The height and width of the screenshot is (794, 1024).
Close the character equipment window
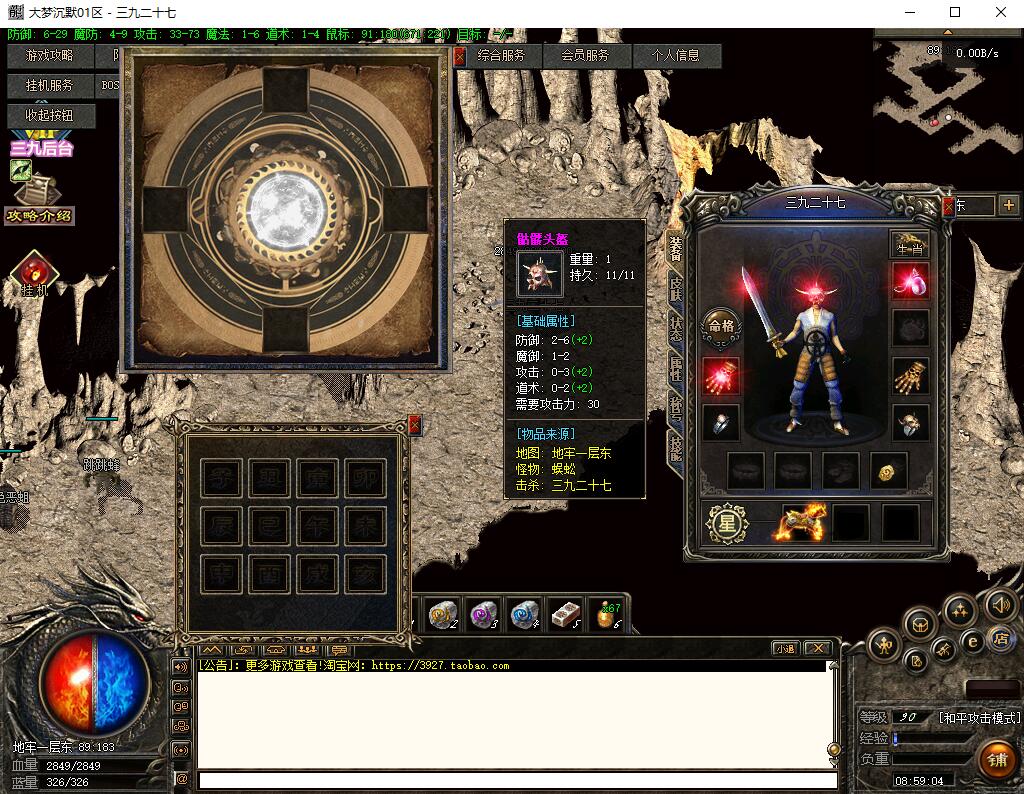[x=948, y=206]
